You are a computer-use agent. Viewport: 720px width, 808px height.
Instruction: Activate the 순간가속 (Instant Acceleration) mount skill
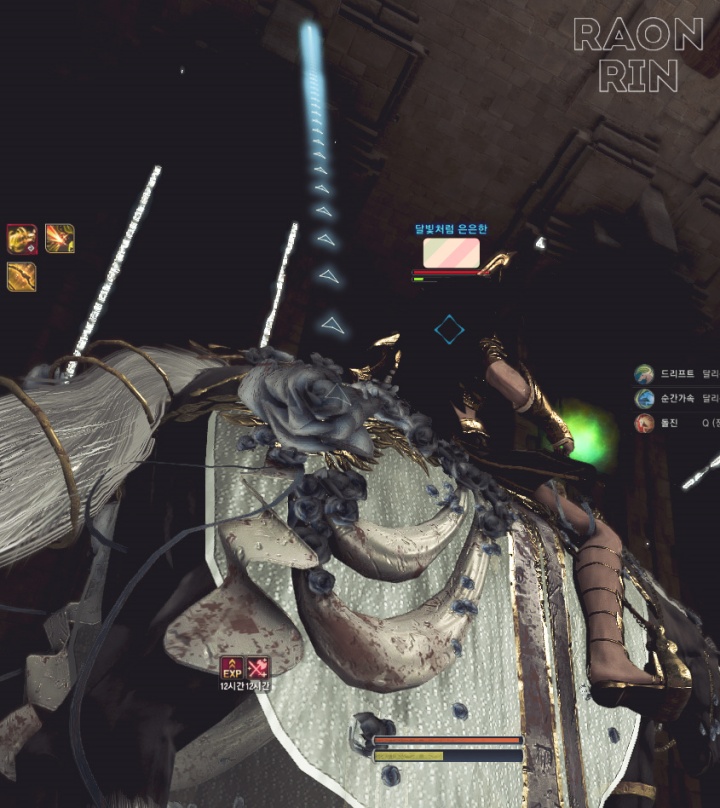coord(644,398)
